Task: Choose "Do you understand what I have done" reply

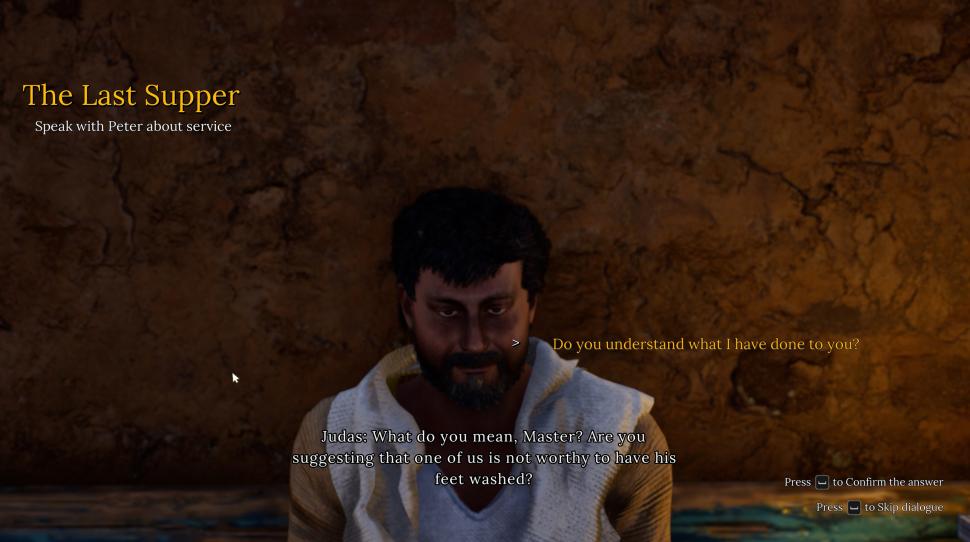Action: point(705,344)
